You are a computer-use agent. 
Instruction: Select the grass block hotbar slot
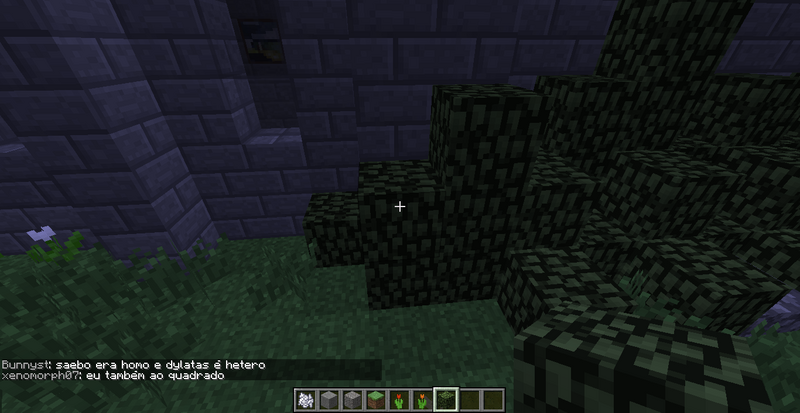coord(376,400)
